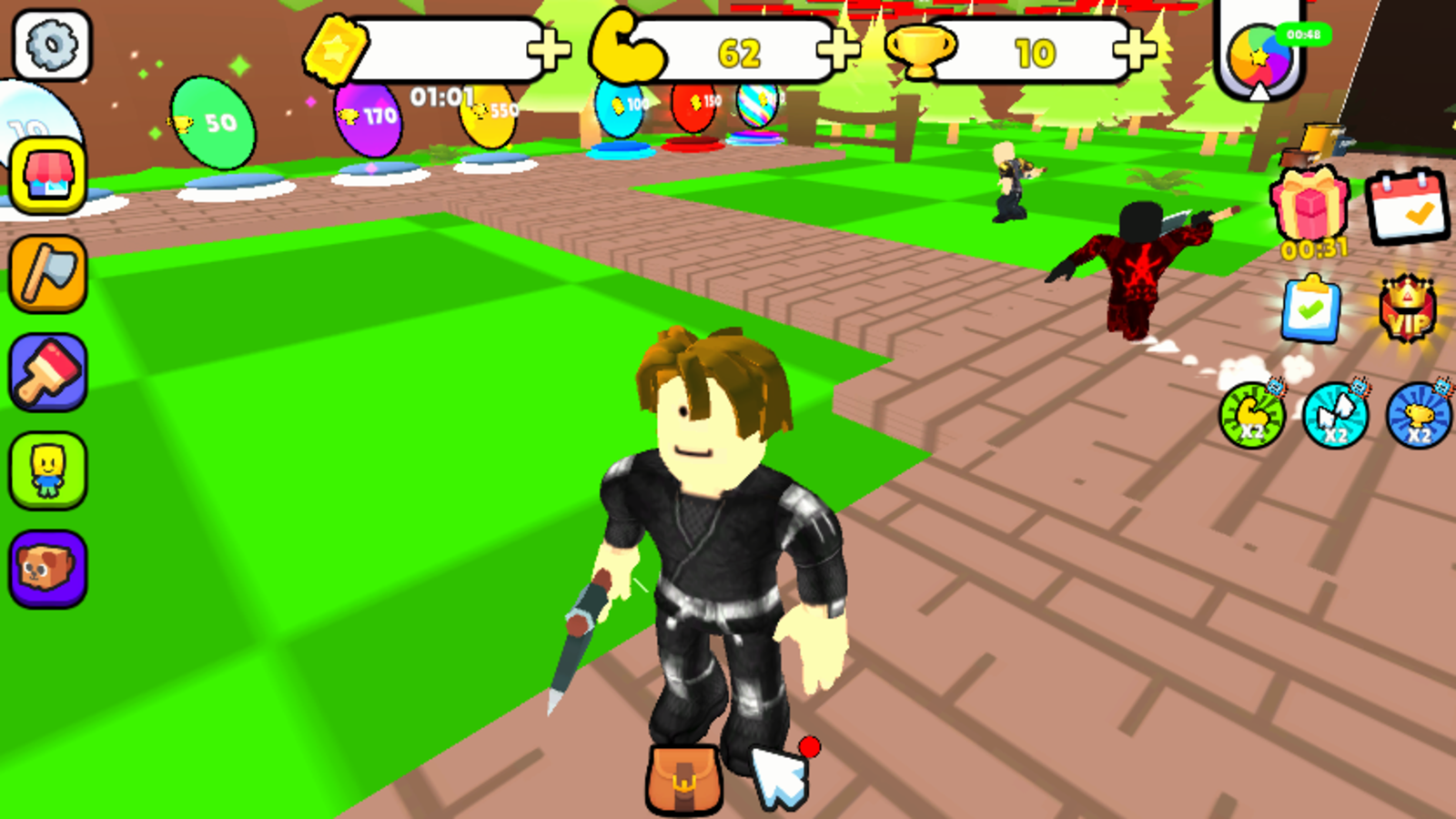Screen dimensions: 1456x819
Task: Claim the gift box reward timer
Action: pos(1307,207)
